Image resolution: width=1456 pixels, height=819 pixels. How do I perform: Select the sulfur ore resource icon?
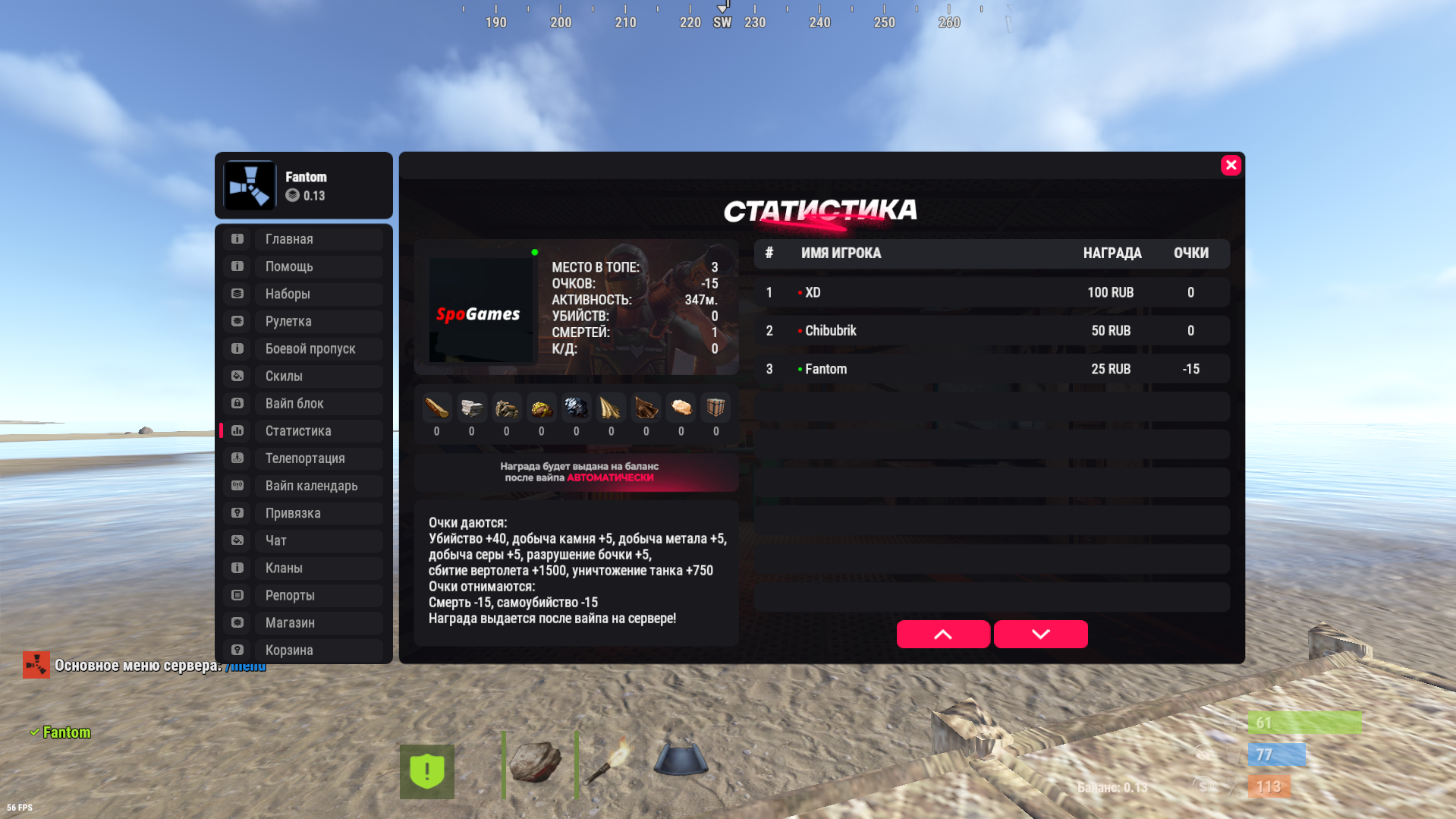pyautogui.click(x=541, y=408)
